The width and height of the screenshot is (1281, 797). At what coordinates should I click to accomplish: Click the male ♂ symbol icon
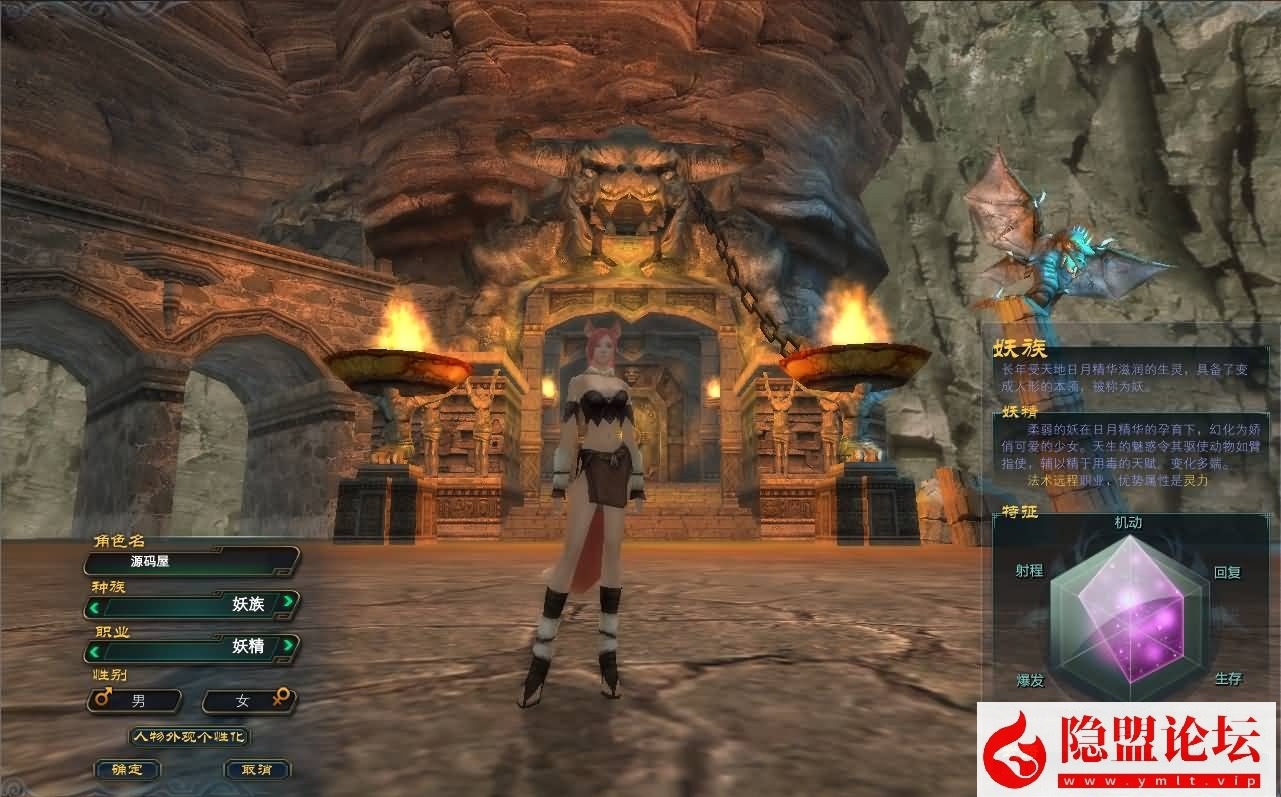[x=100, y=700]
